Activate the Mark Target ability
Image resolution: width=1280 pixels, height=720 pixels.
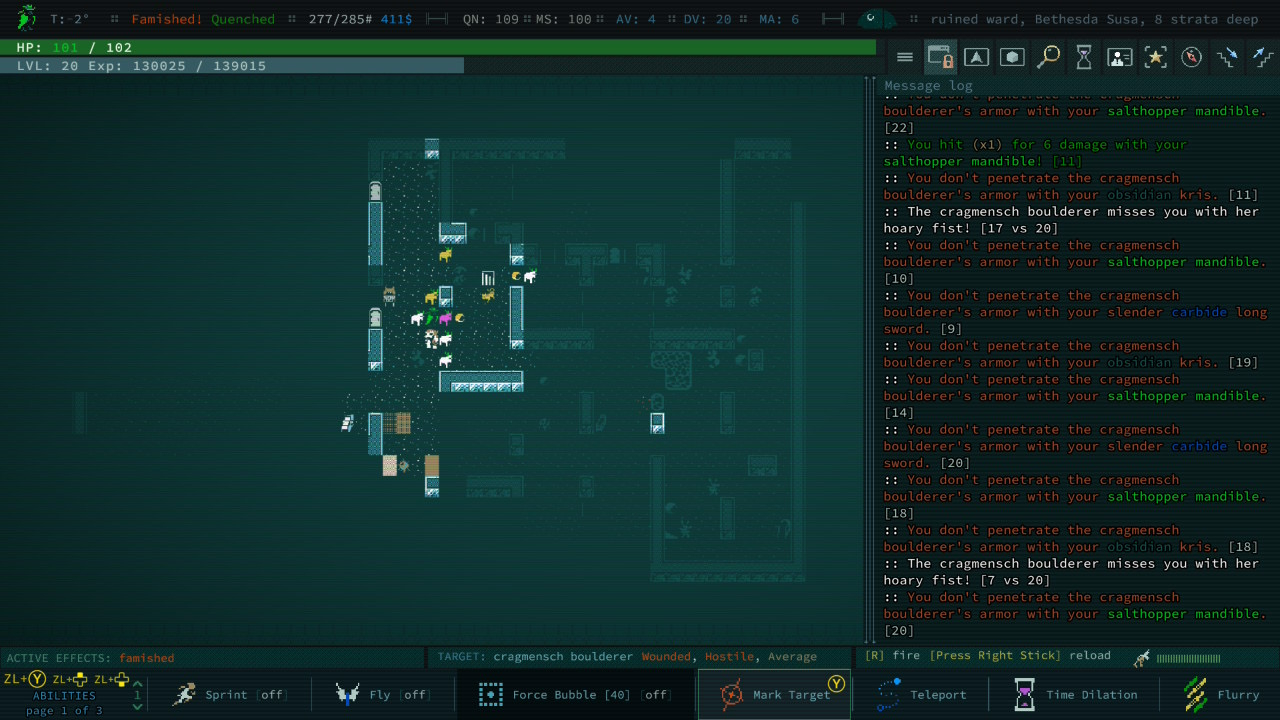coord(774,695)
